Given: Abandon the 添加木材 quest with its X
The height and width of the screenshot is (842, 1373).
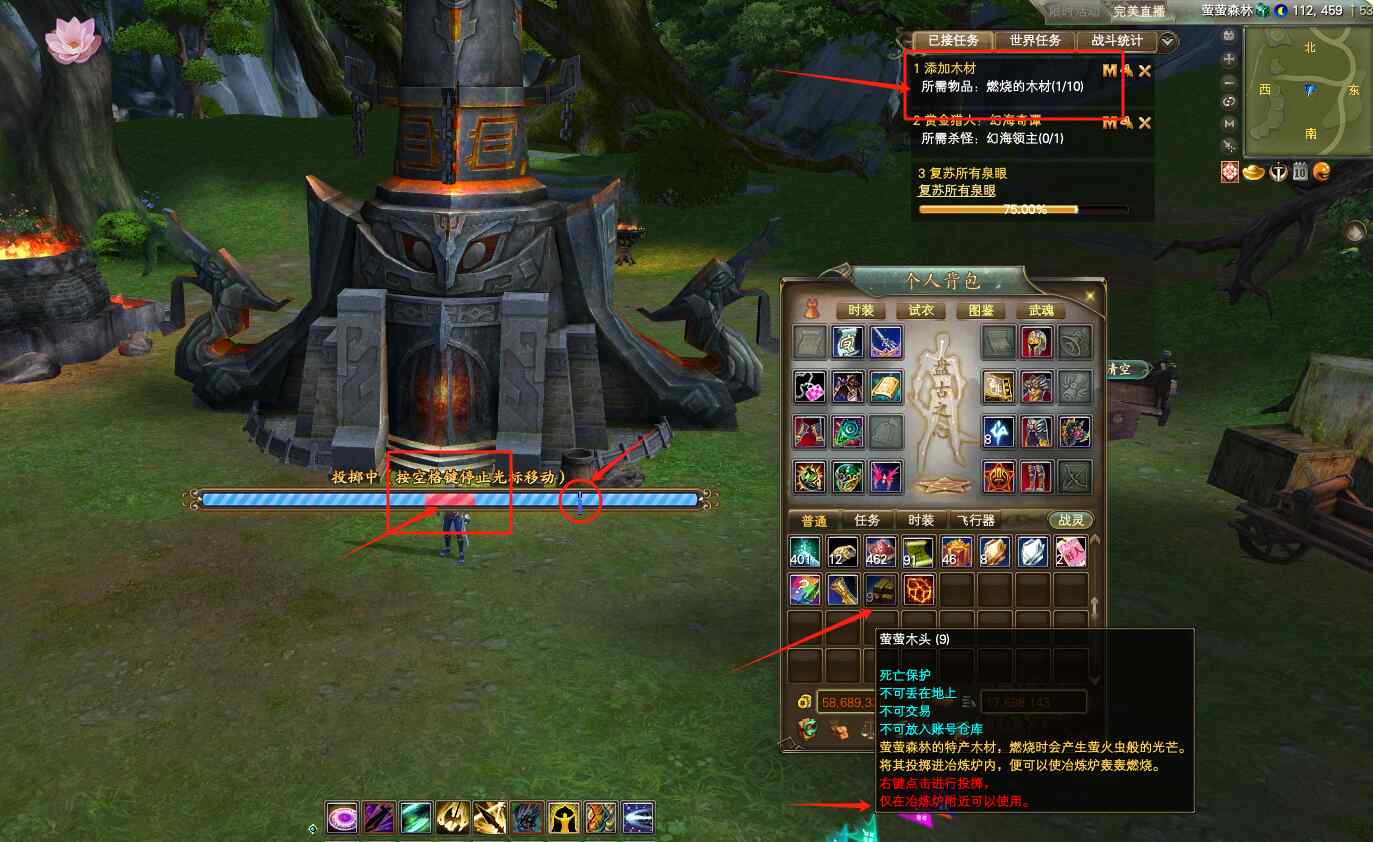Looking at the screenshot, I should coord(1145,71).
